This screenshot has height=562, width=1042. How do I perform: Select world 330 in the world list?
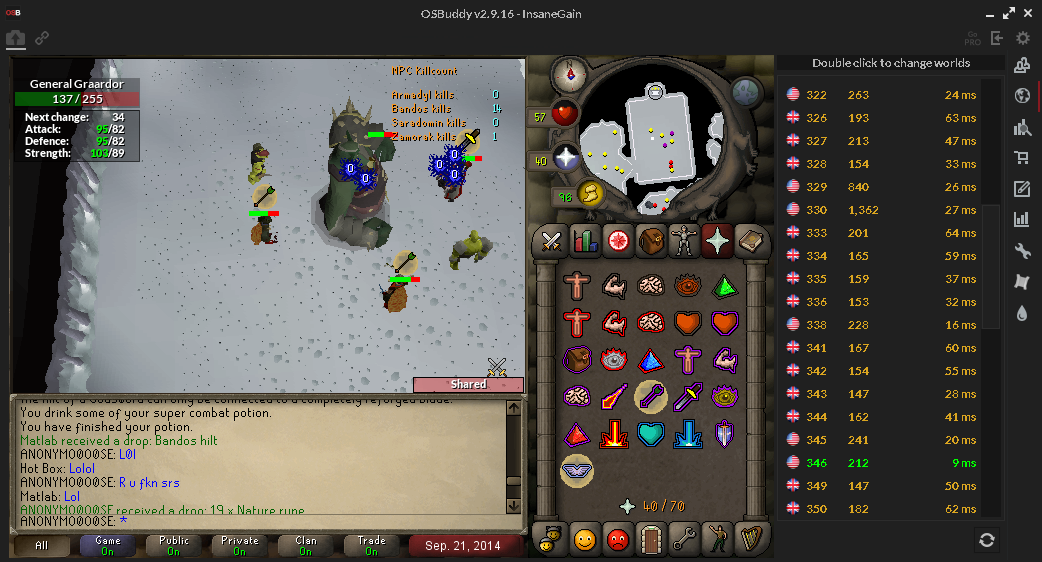[880, 210]
